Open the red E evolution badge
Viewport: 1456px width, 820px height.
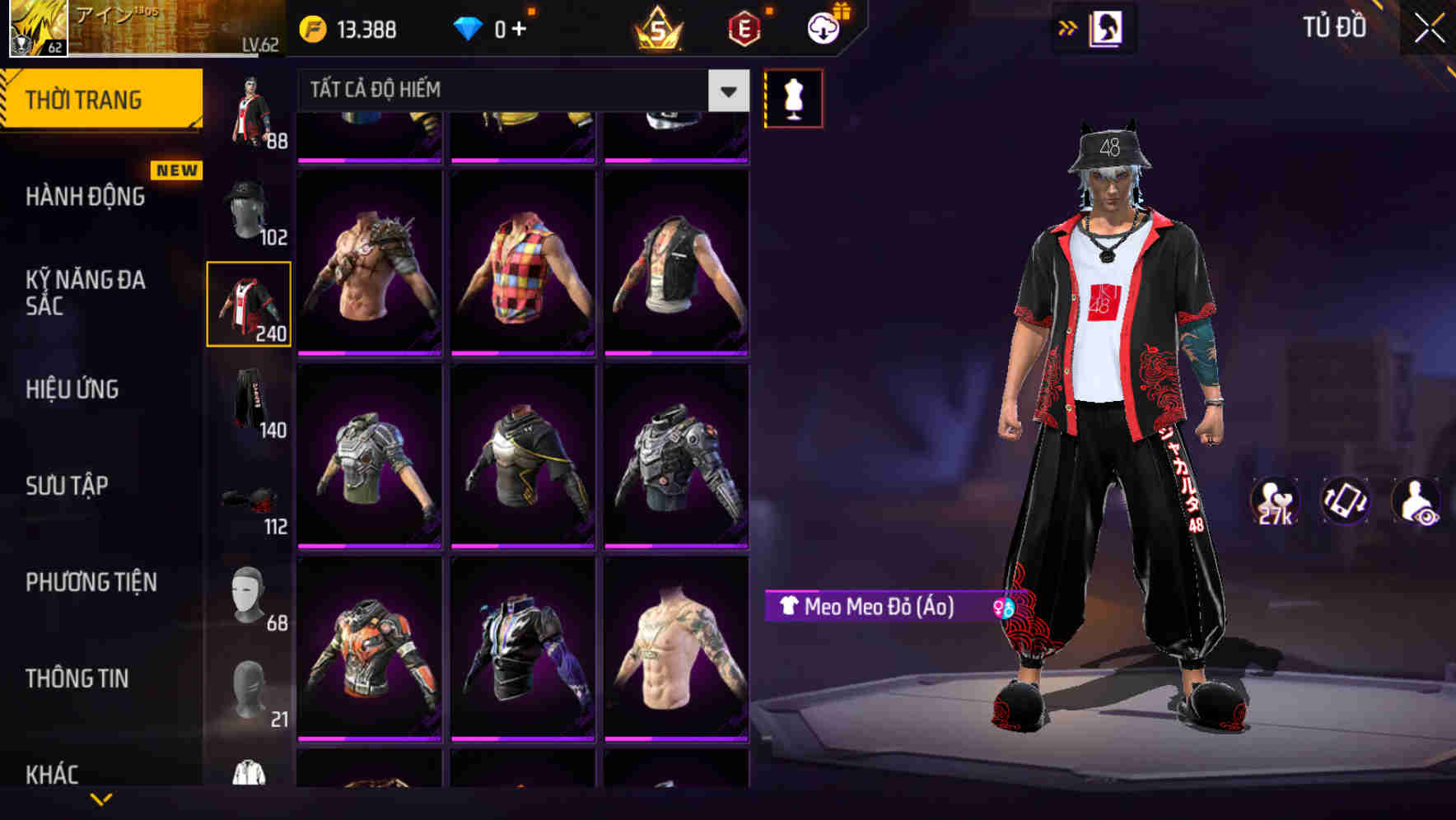745,29
